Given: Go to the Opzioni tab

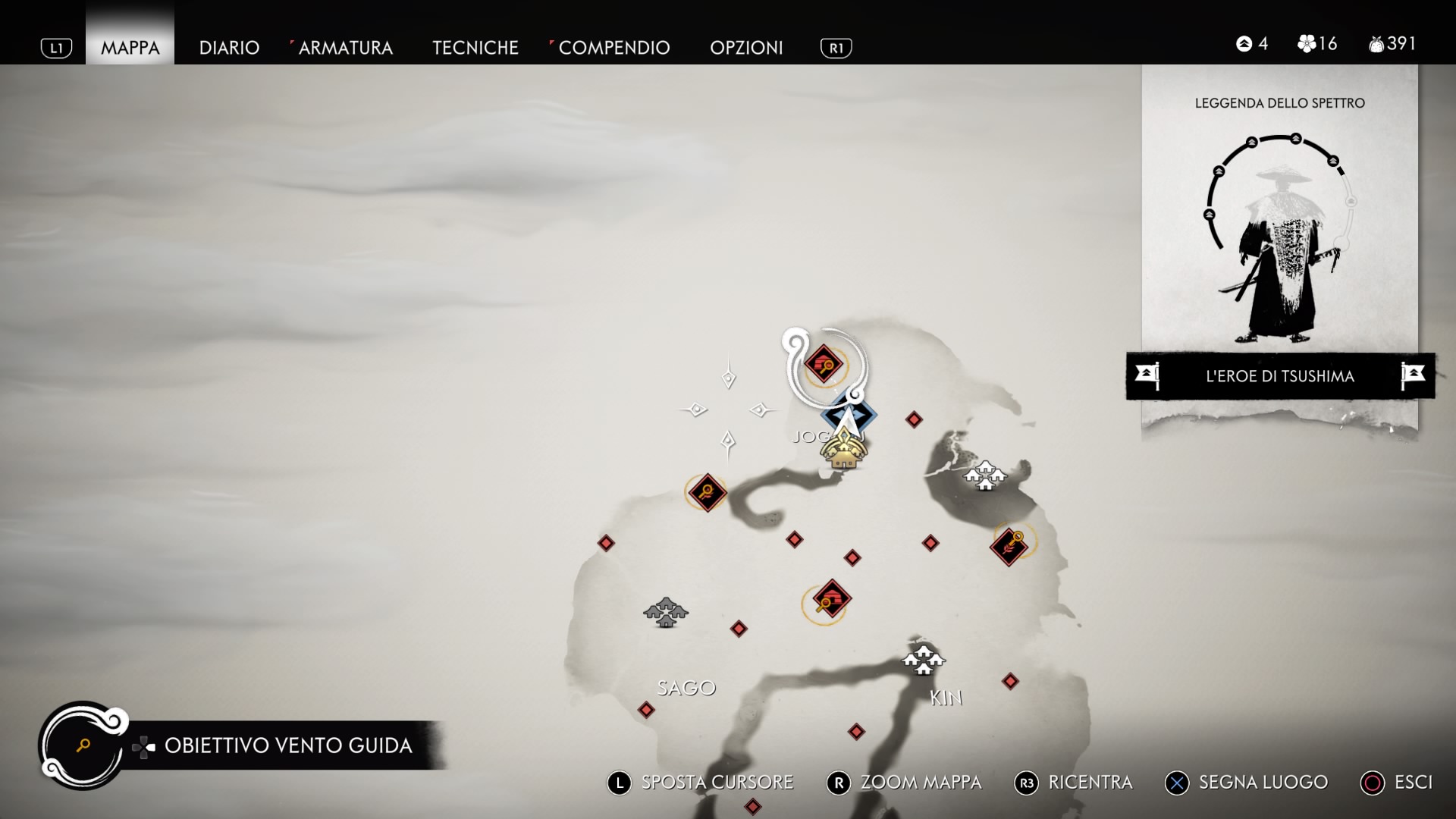Looking at the screenshot, I should pos(746,48).
